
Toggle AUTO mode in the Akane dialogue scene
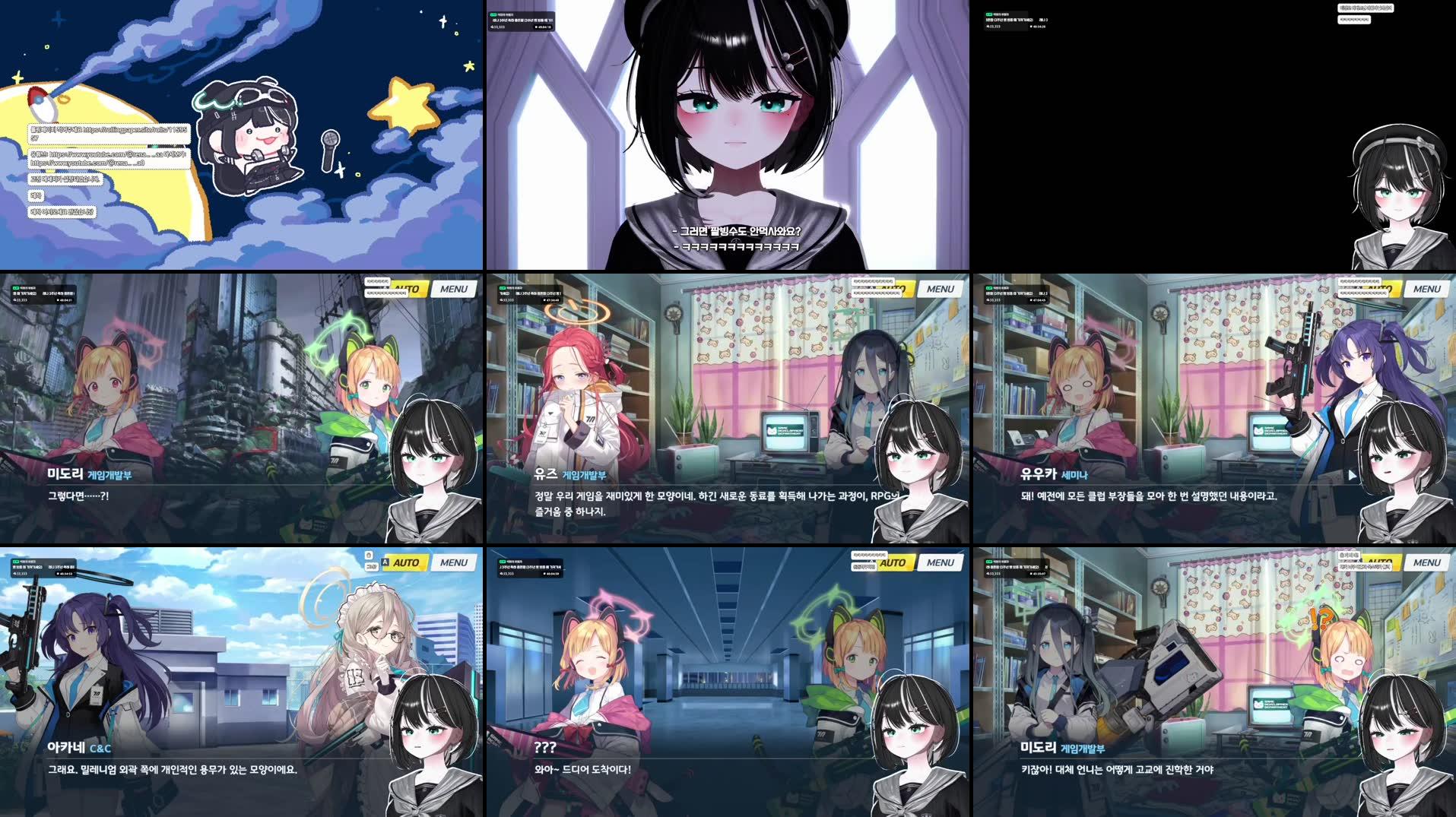[x=407, y=562]
